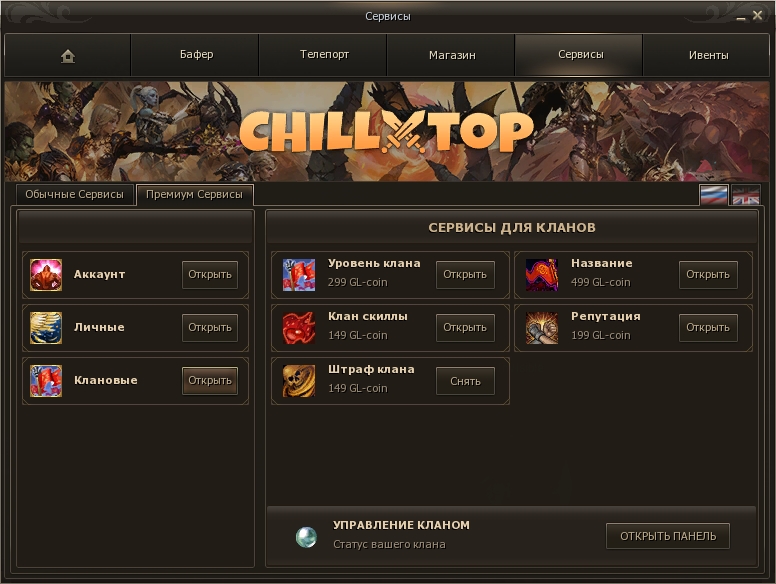Open the Репутация service

(x=708, y=327)
